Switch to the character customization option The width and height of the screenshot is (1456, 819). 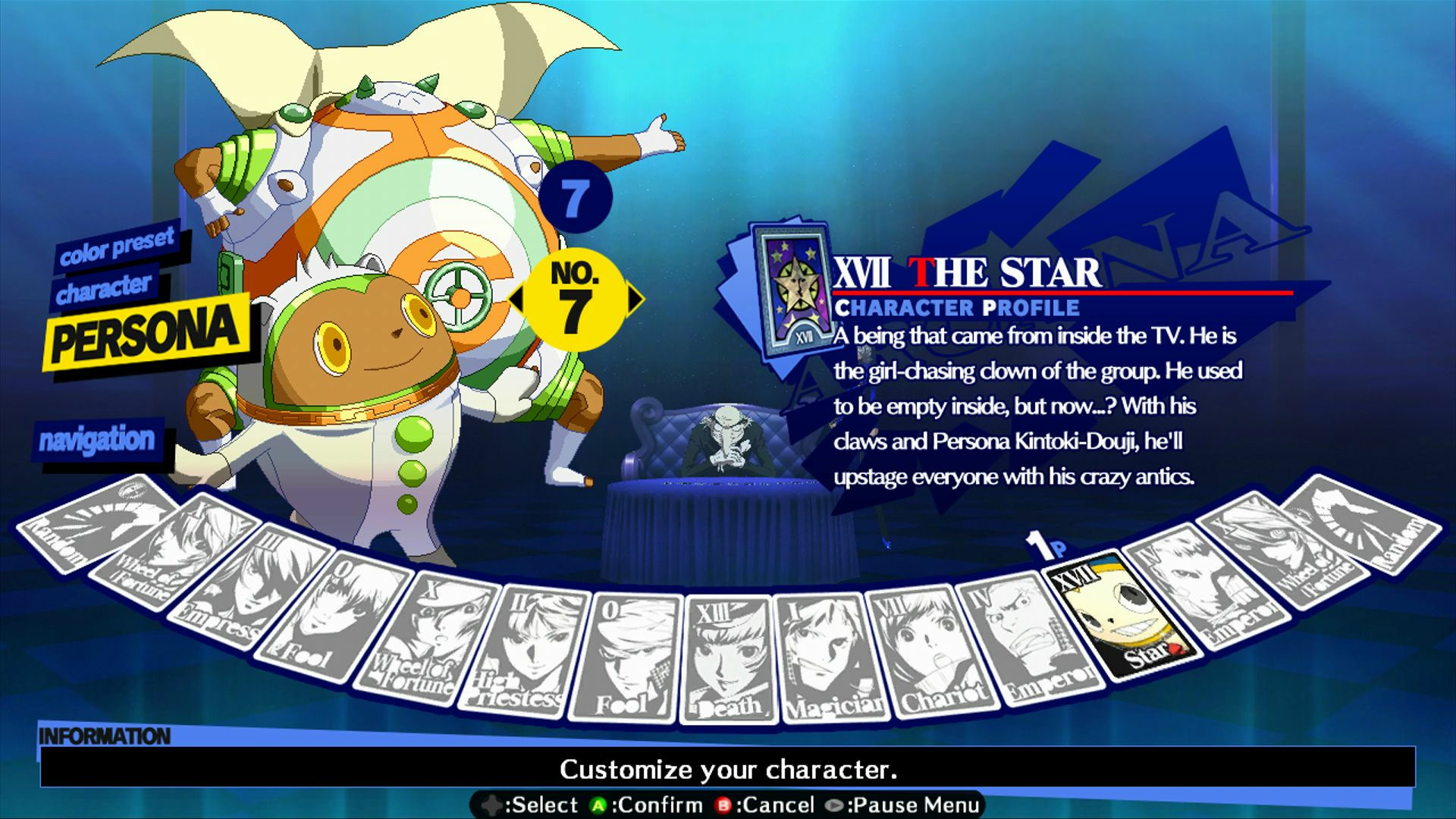(102, 287)
